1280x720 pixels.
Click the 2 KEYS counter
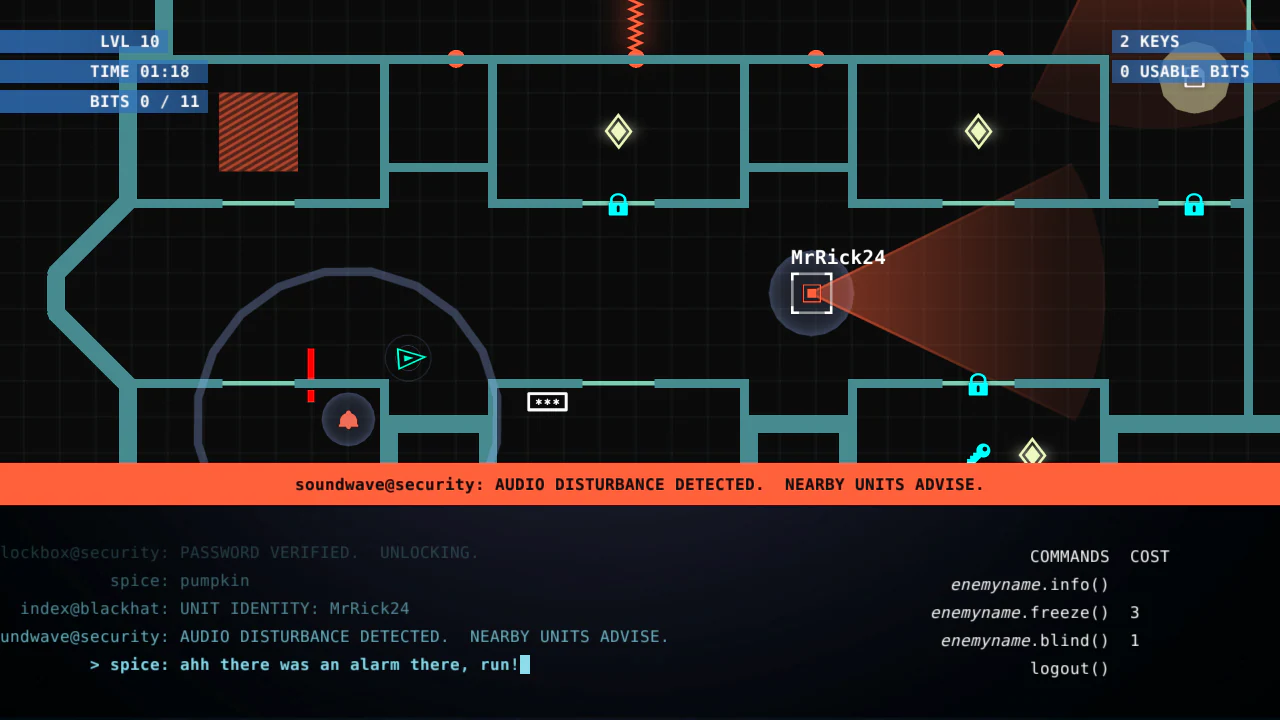coord(1149,41)
